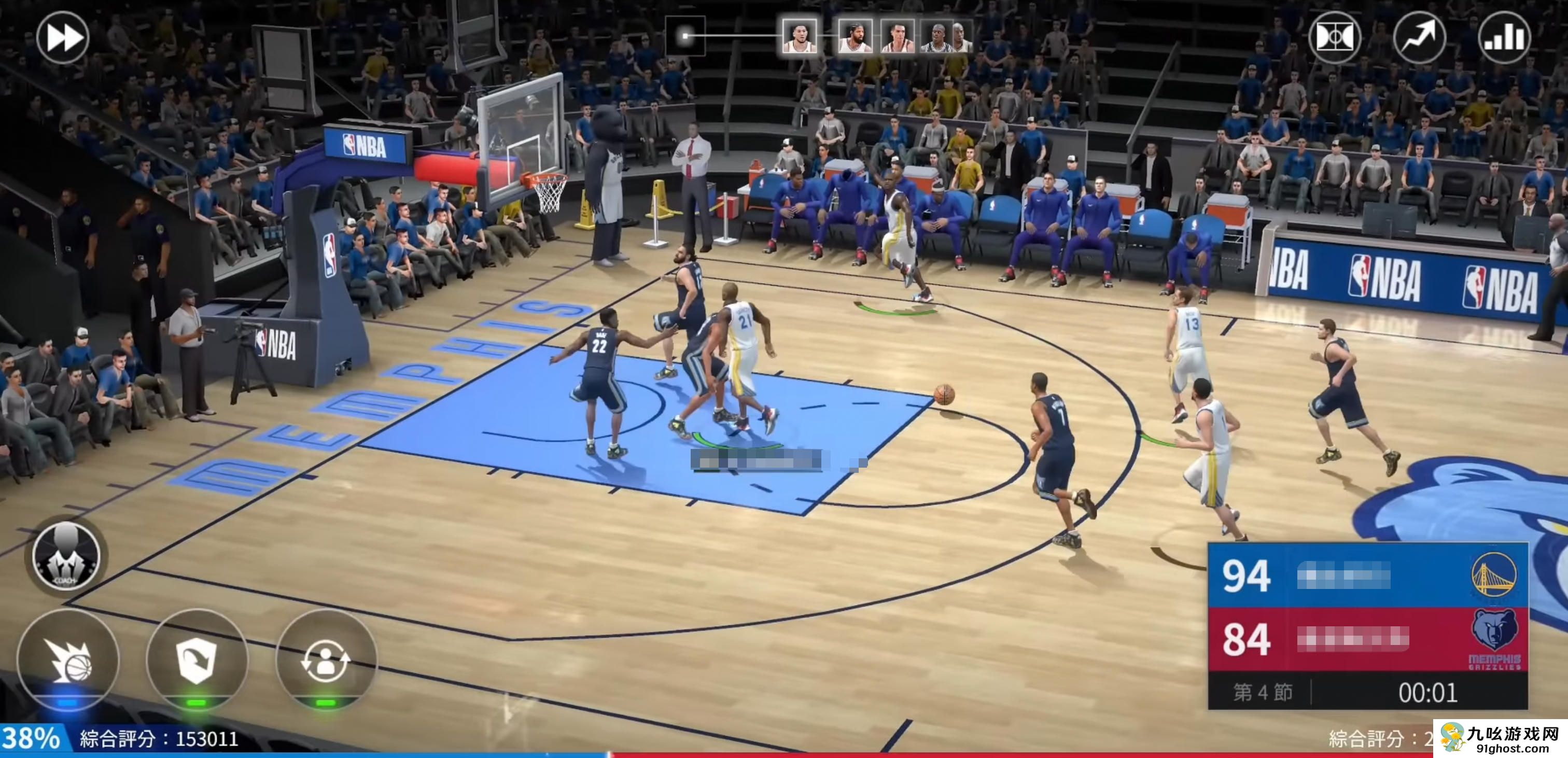
Task: Select the player substitution button
Action: point(326,660)
